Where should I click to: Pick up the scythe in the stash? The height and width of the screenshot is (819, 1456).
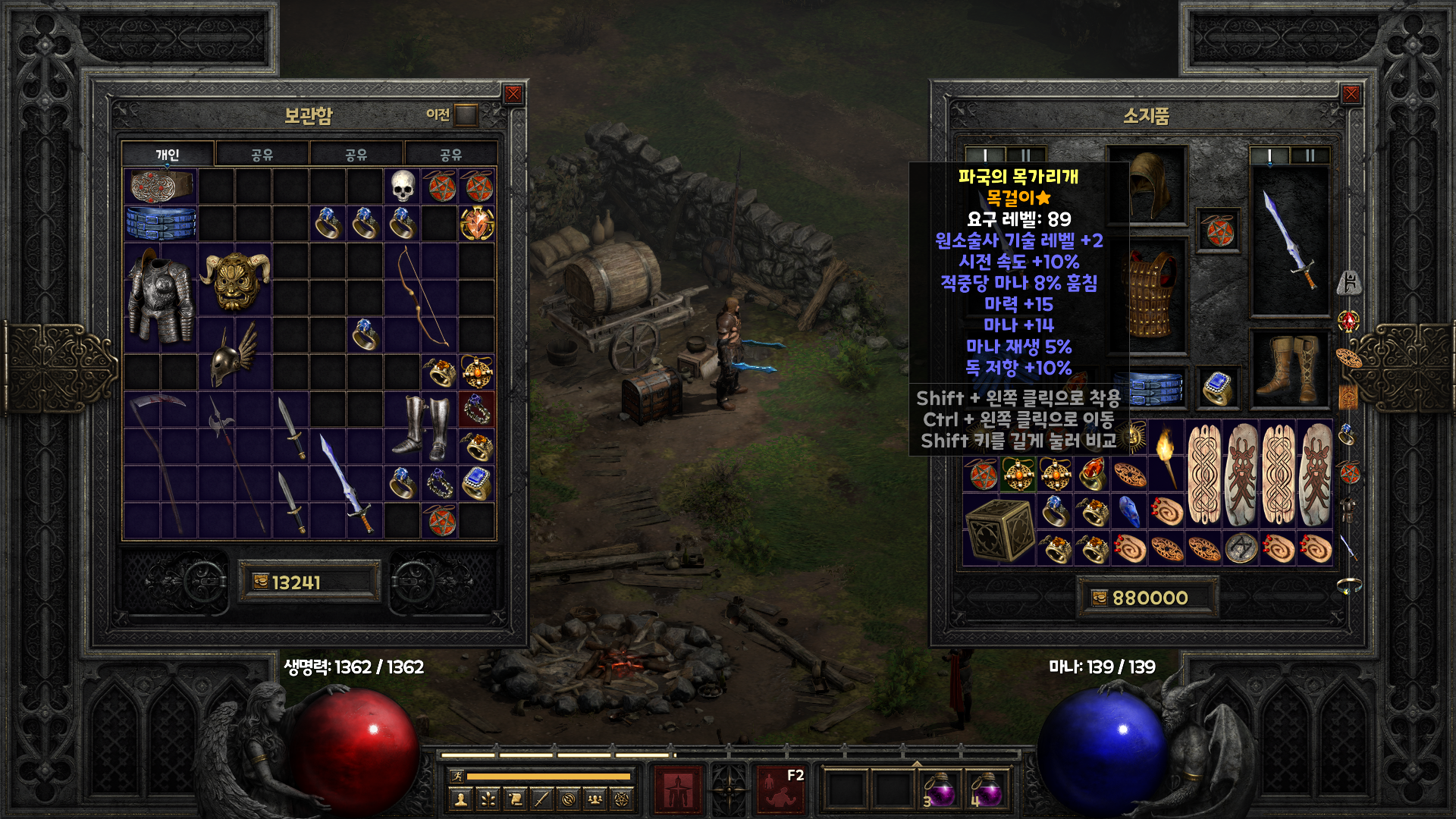(160, 464)
